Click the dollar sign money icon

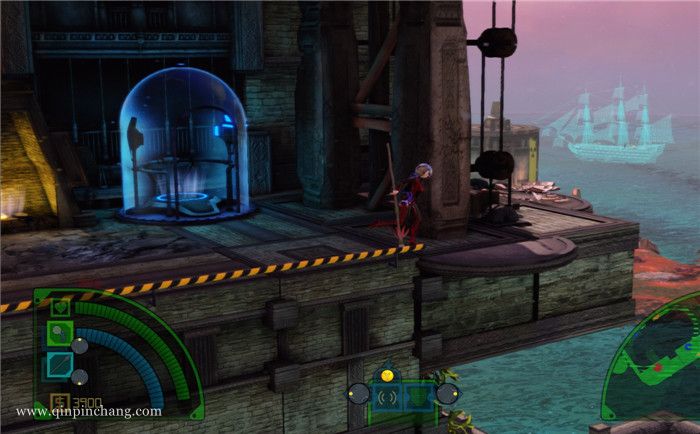pyautogui.click(x=58, y=398)
